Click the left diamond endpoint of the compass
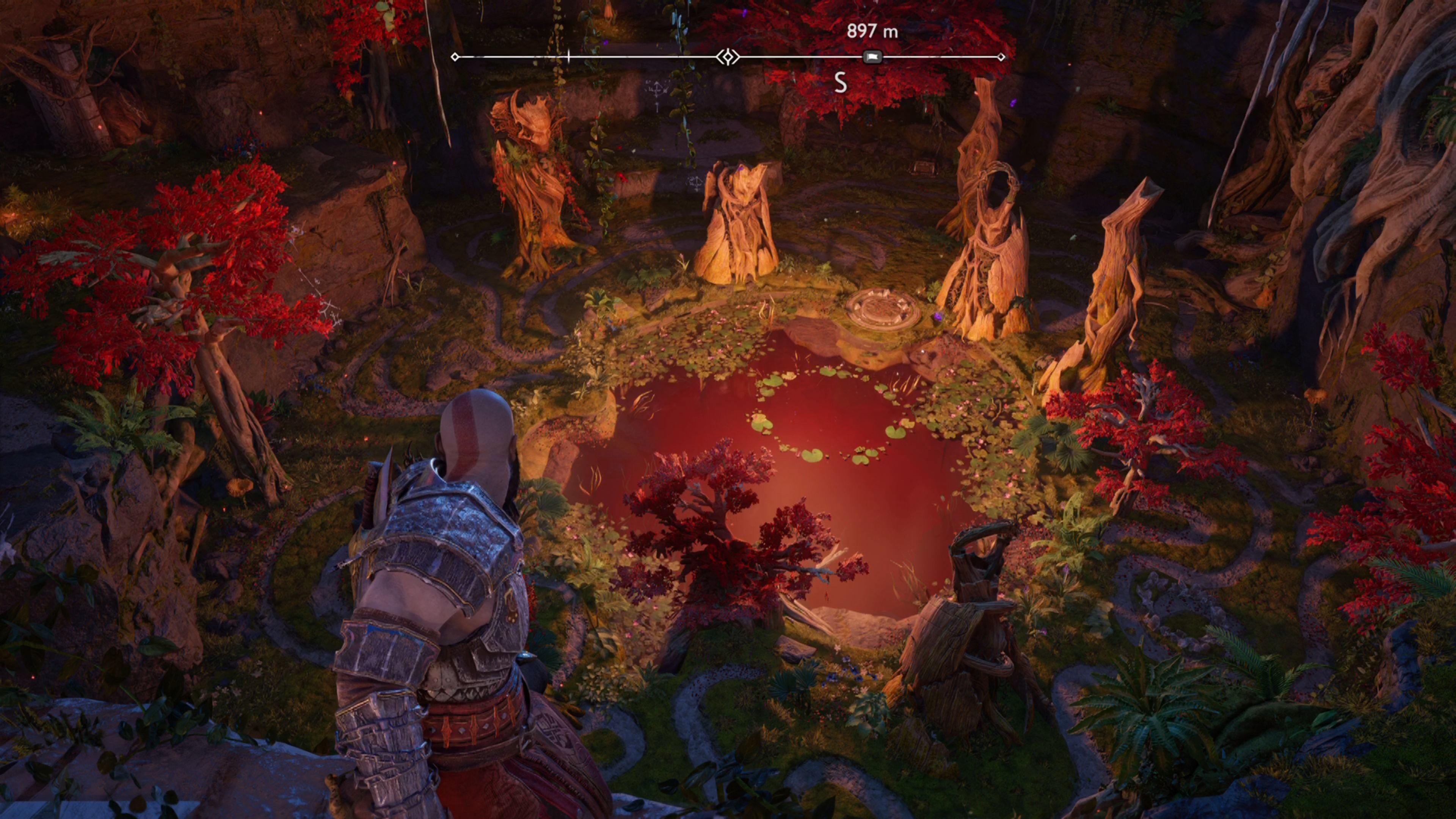The height and width of the screenshot is (819, 1456). (455, 56)
